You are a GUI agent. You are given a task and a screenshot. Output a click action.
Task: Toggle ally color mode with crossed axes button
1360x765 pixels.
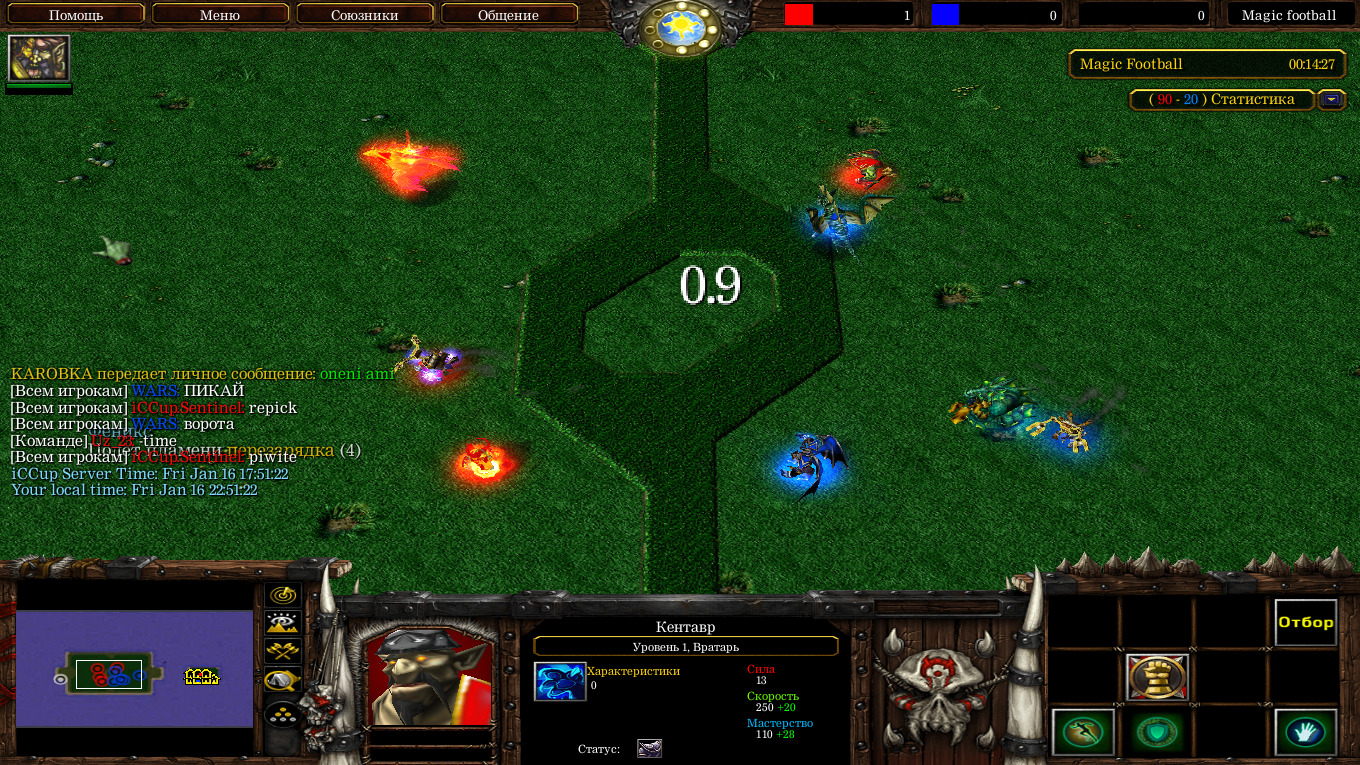pyautogui.click(x=283, y=652)
